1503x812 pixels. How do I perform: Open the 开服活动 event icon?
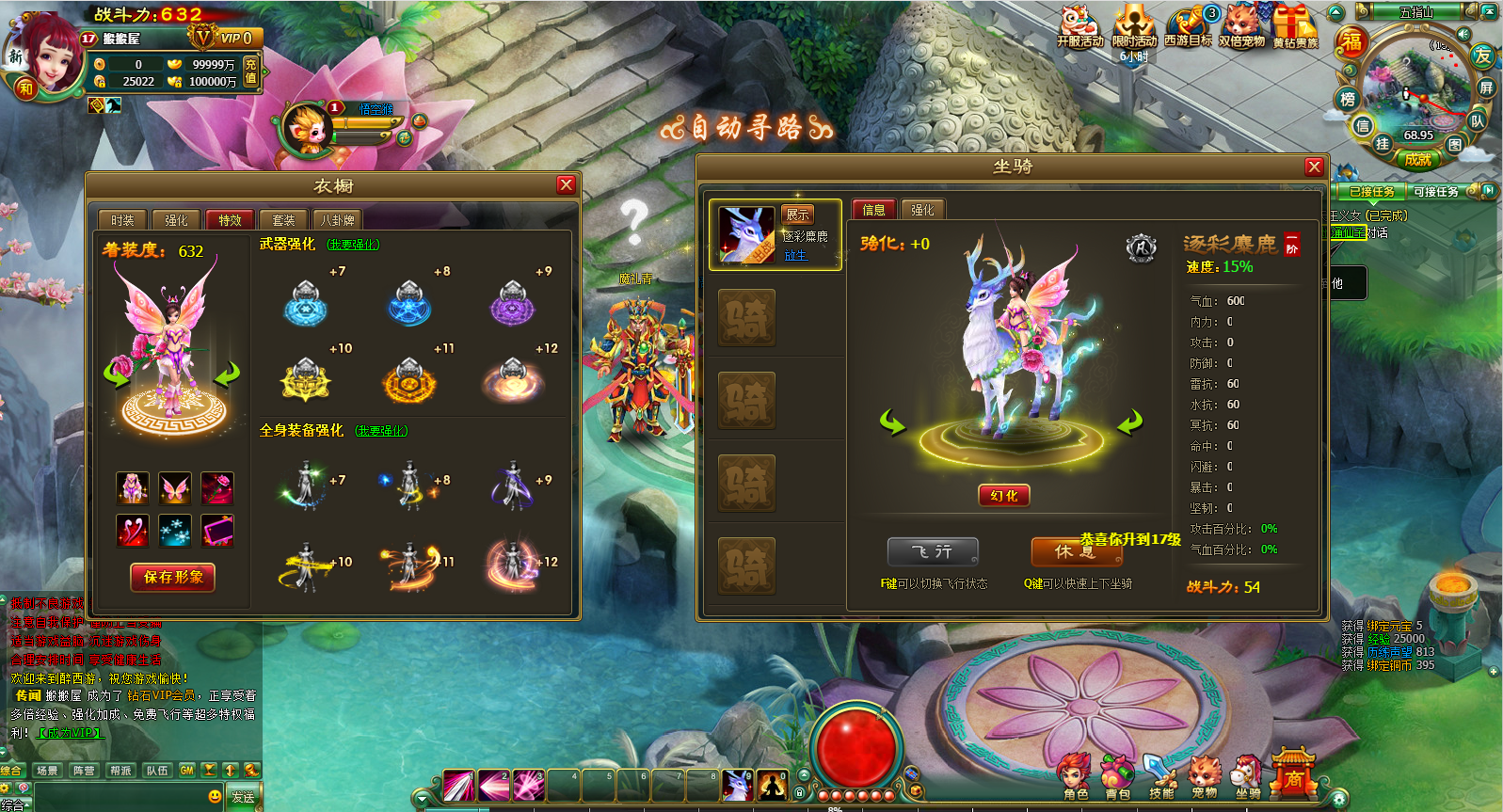click(1079, 26)
